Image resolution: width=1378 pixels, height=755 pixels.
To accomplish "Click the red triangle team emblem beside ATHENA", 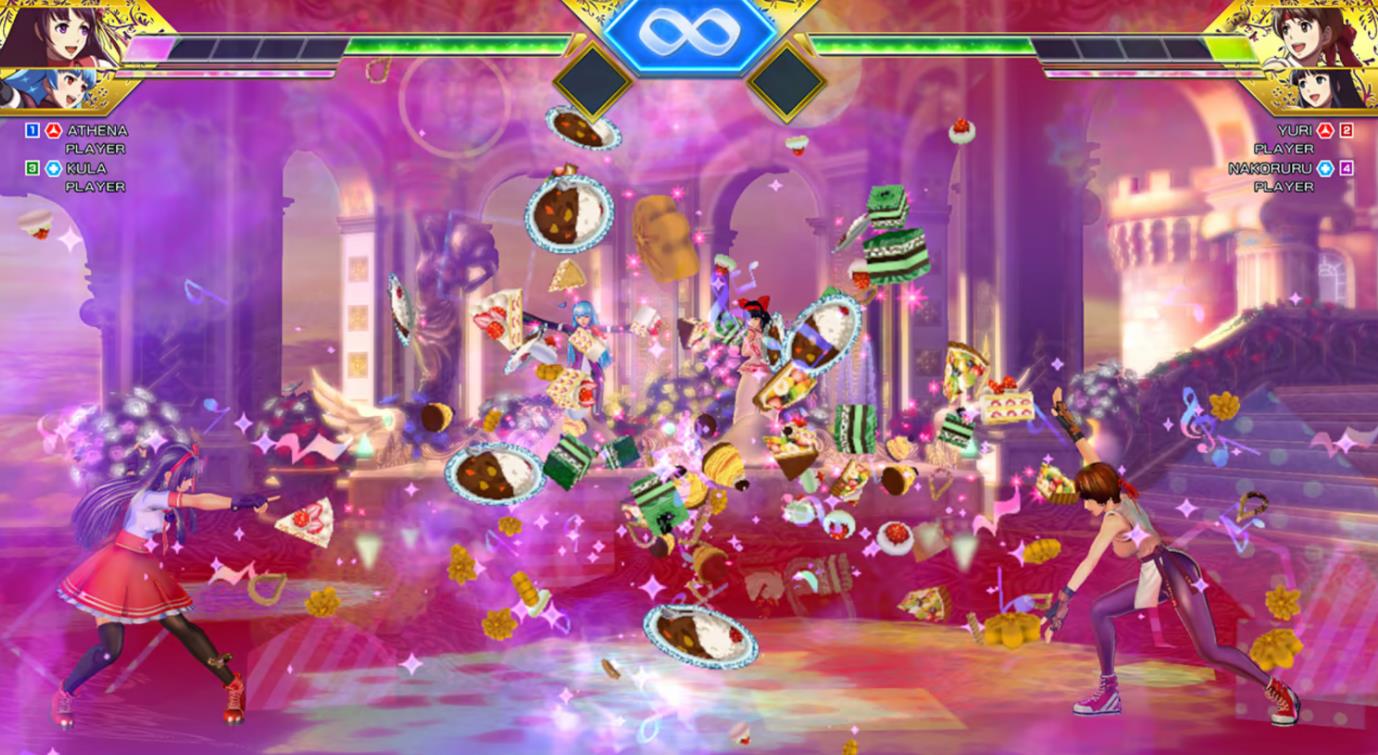I will point(52,130).
